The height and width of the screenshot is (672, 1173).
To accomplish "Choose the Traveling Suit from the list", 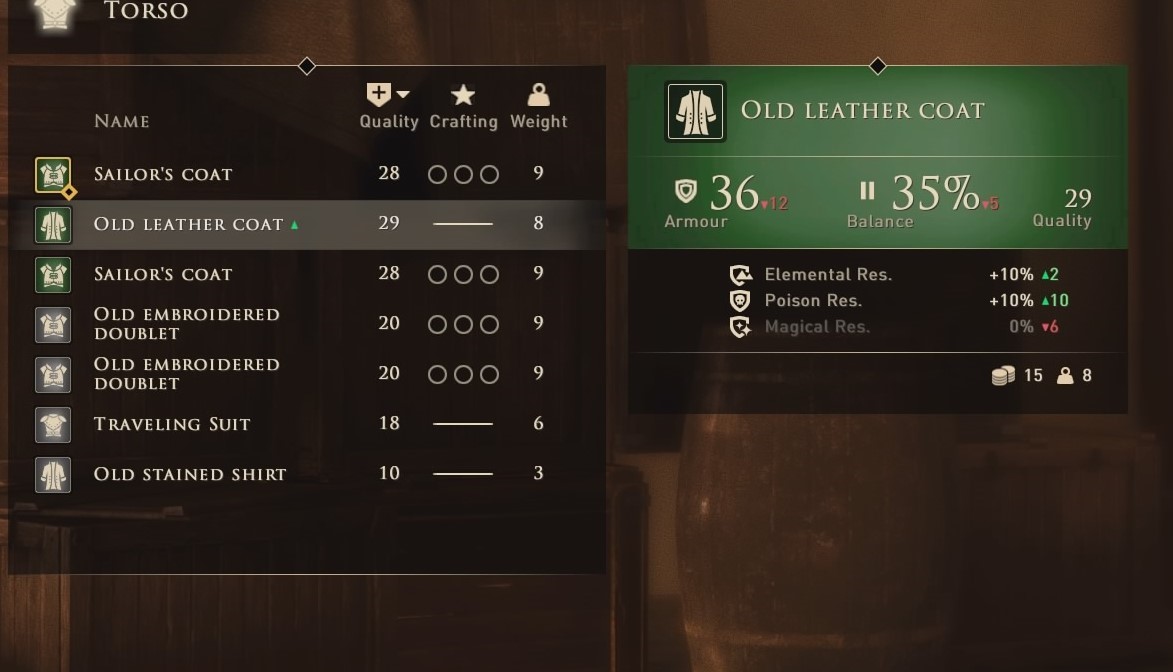I will click(x=172, y=424).
